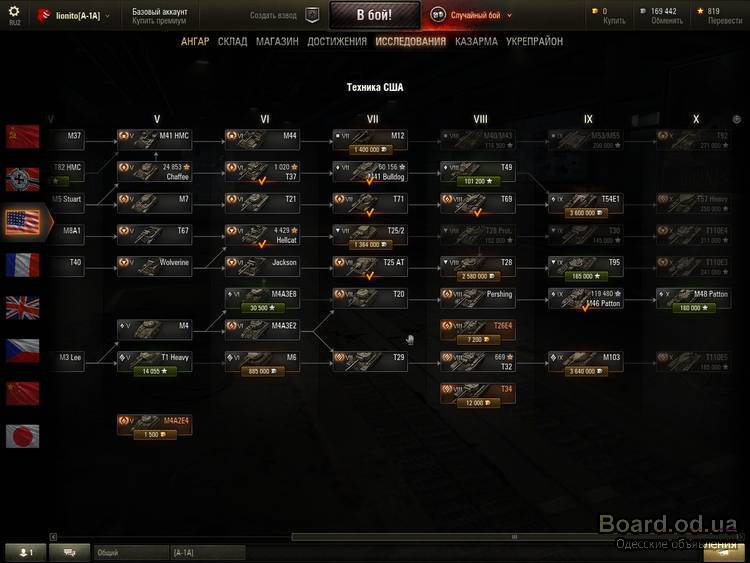This screenshot has height=563, width=750.
Task: Go to the МАГАЗИН tab
Action: pos(277,42)
